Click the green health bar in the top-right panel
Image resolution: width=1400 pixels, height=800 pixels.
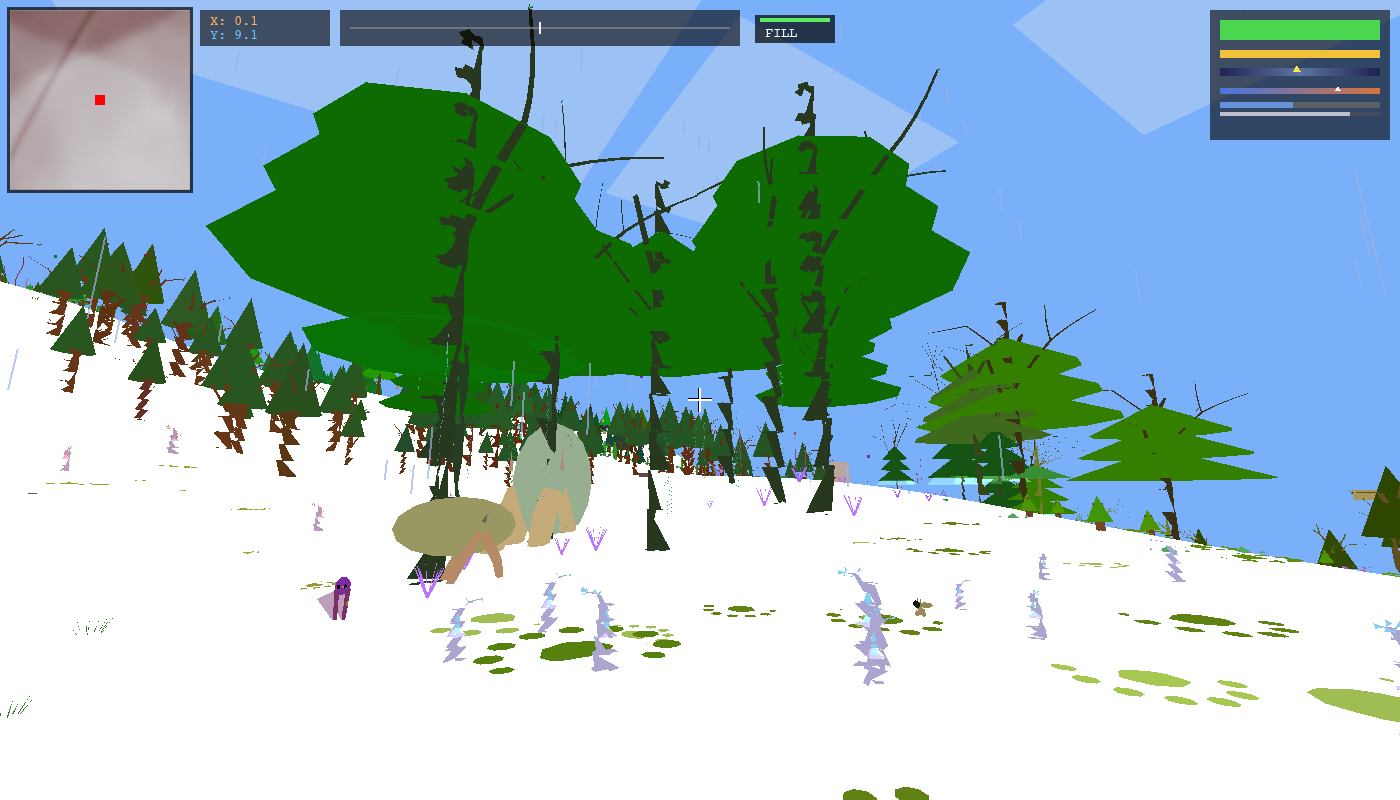point(1299,30)
